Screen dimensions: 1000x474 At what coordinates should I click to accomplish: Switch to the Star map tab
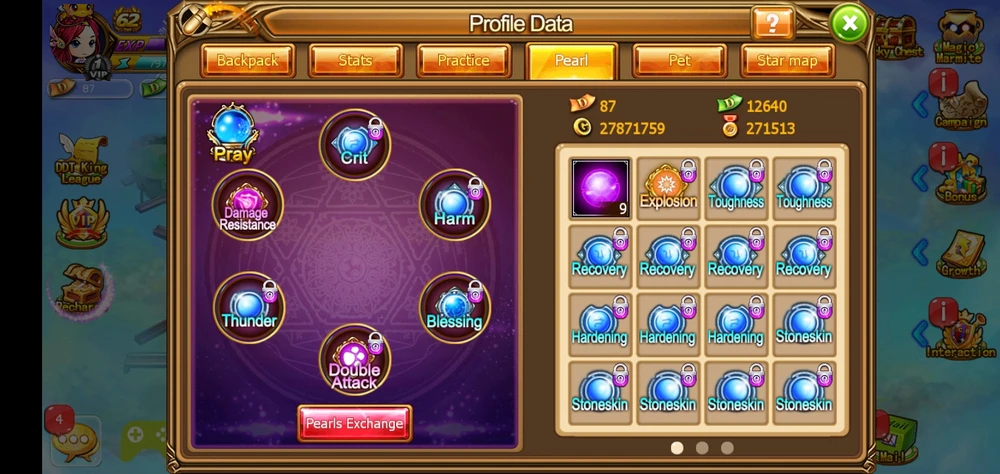[x=787, y=61]
